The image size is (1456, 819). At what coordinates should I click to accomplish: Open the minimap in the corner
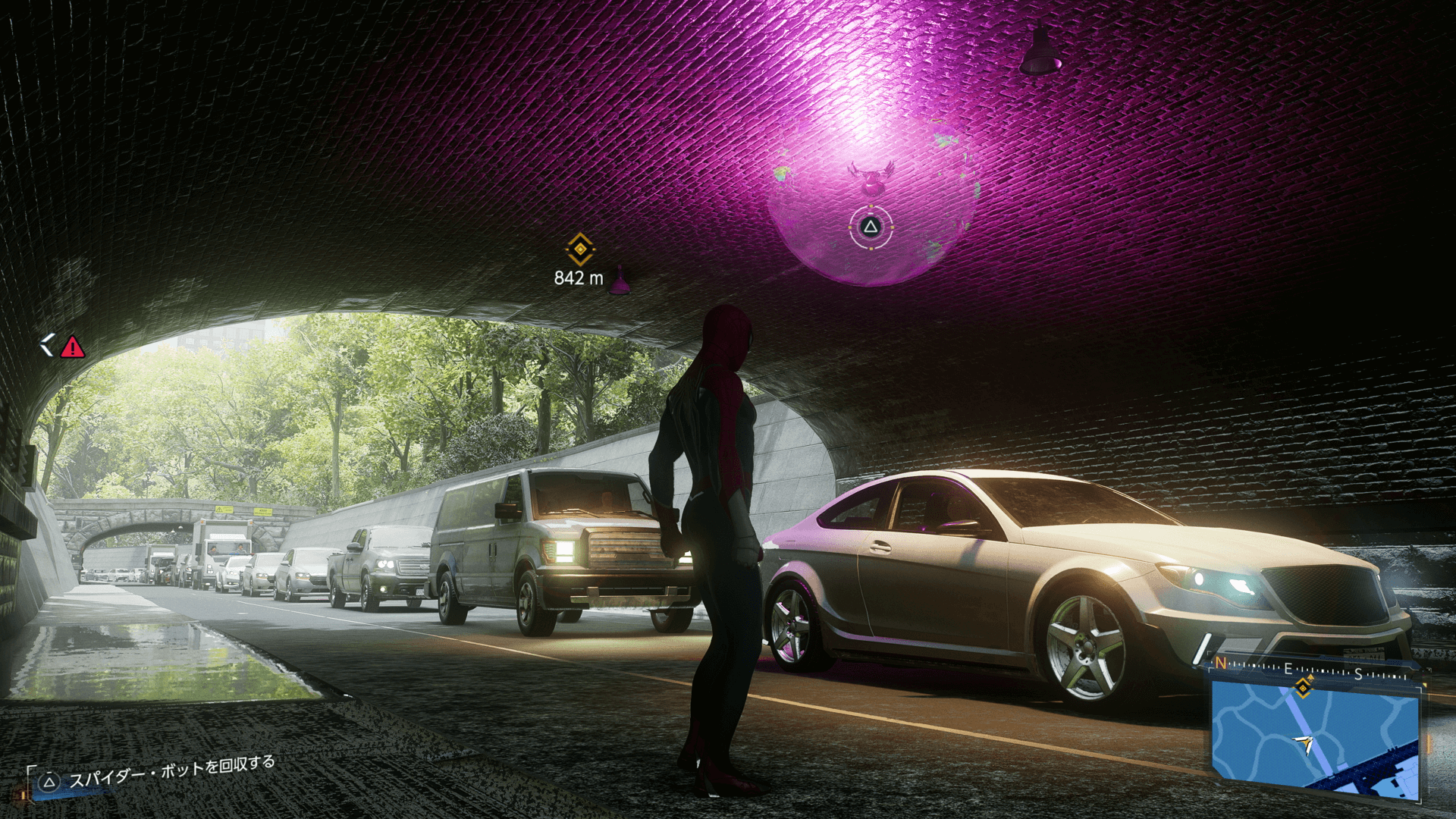[x=1314, y=739]
